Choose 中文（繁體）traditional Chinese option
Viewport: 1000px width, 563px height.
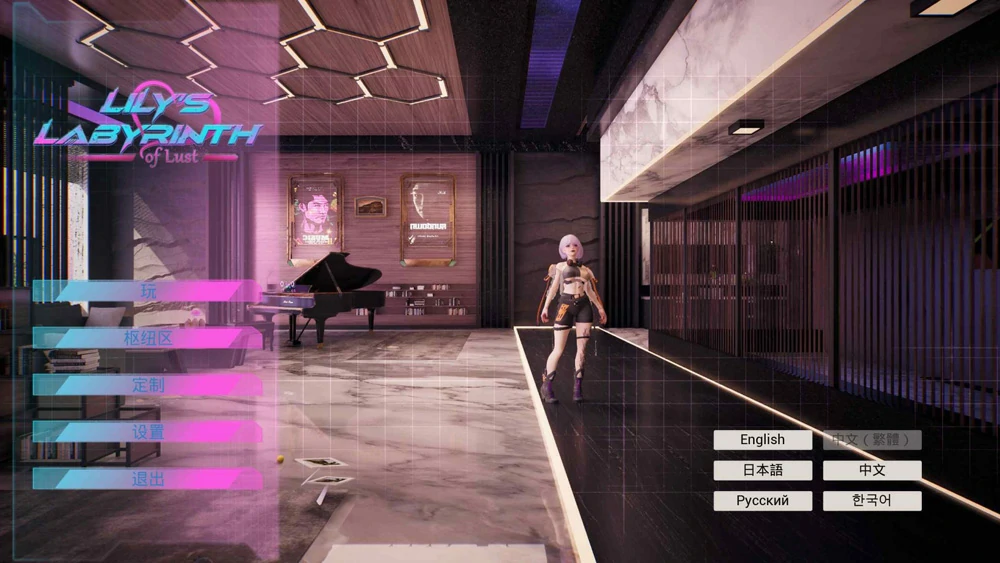coord(872,440)
